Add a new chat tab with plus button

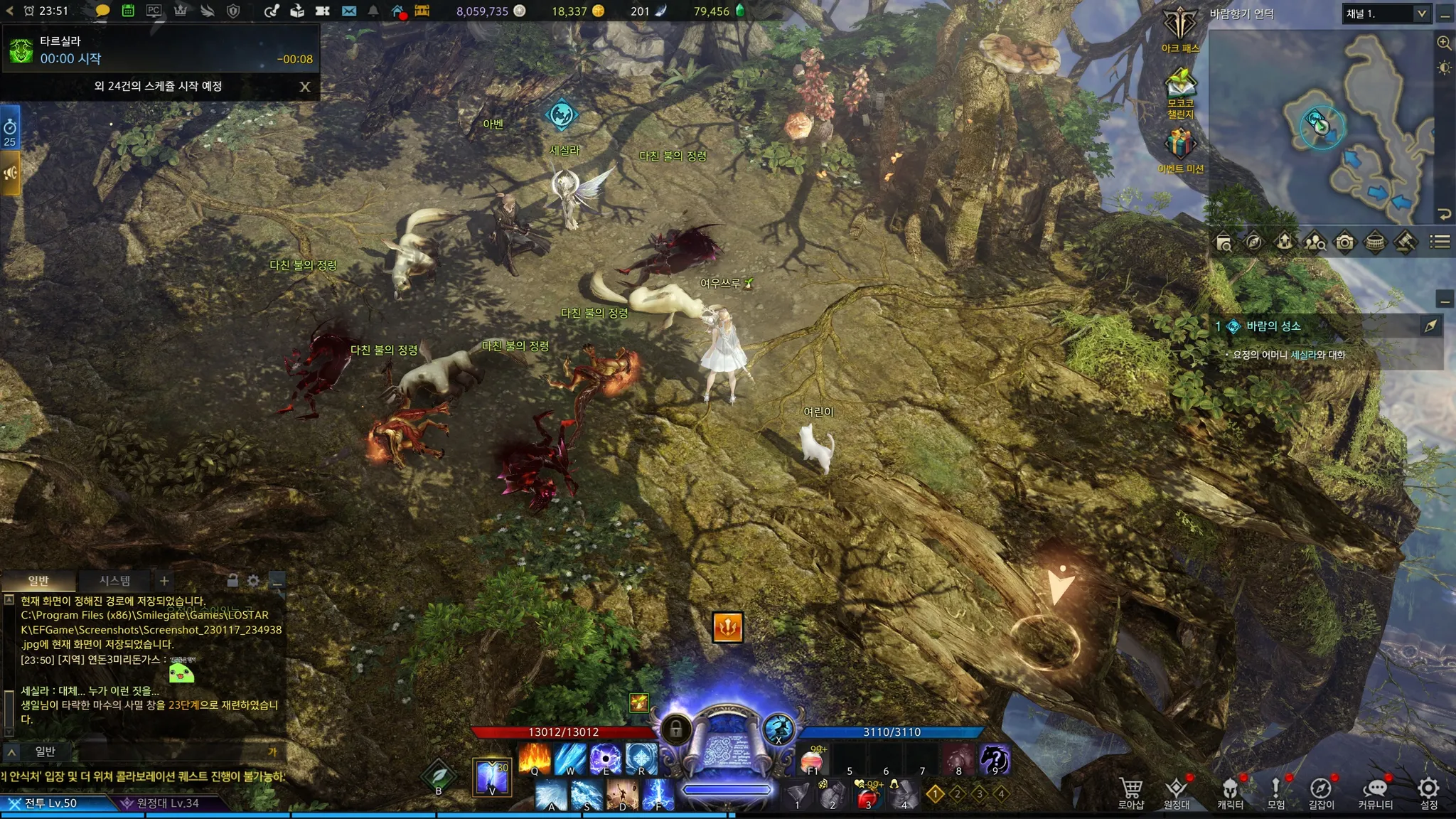point(164,581)
